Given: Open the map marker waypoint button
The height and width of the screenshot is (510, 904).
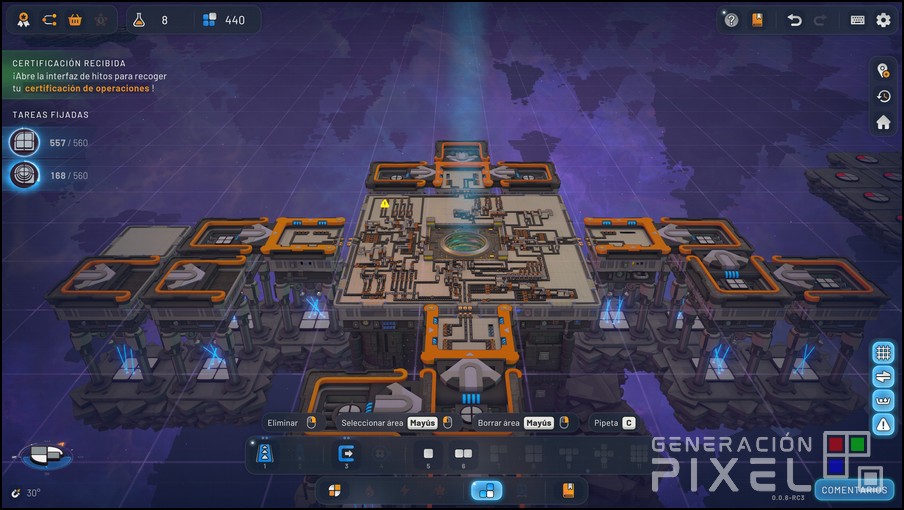Looking at the screenshot, I should [x=883, y=70].
